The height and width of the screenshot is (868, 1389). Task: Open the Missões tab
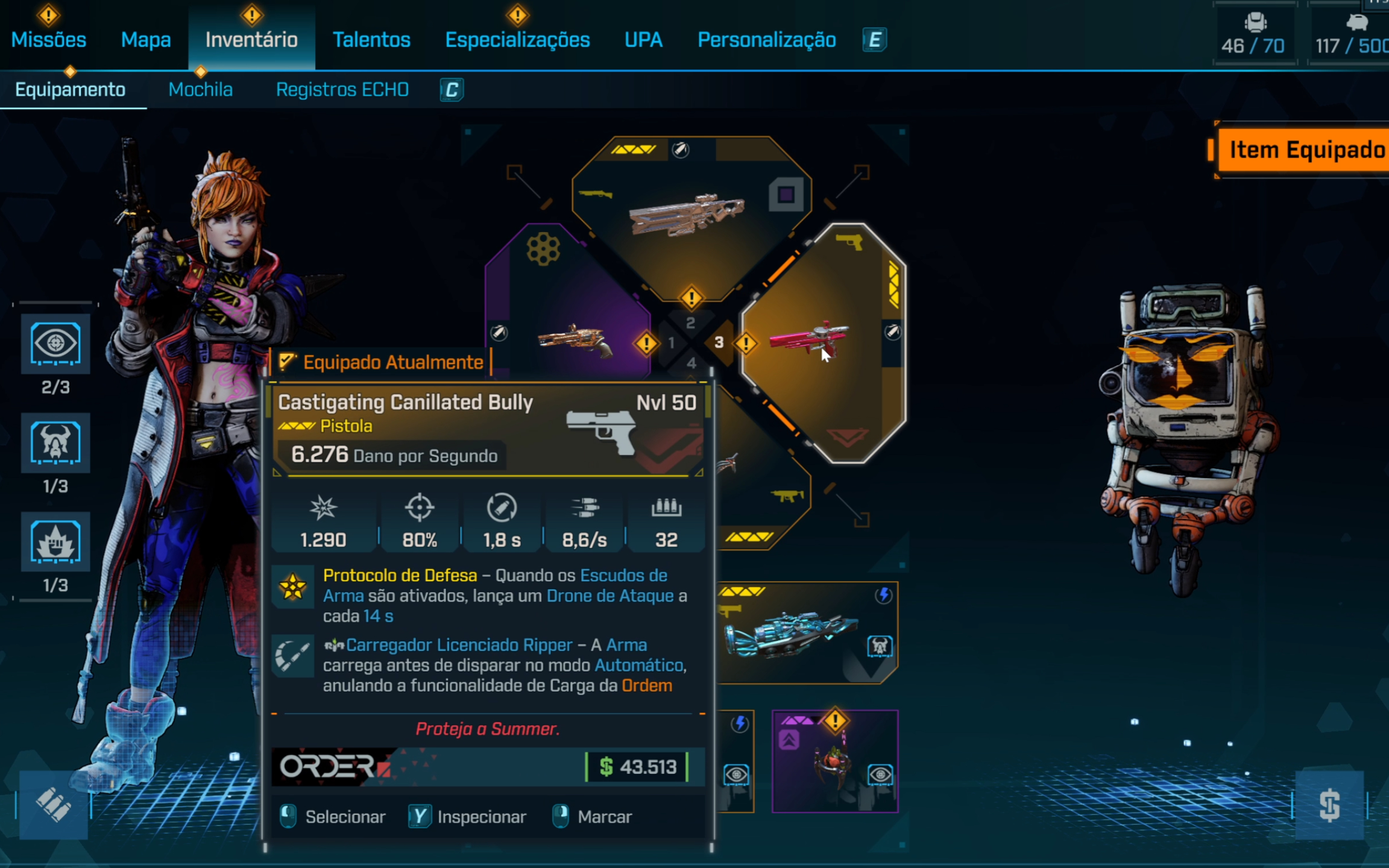pyautogui.click(x=49, y=40)
